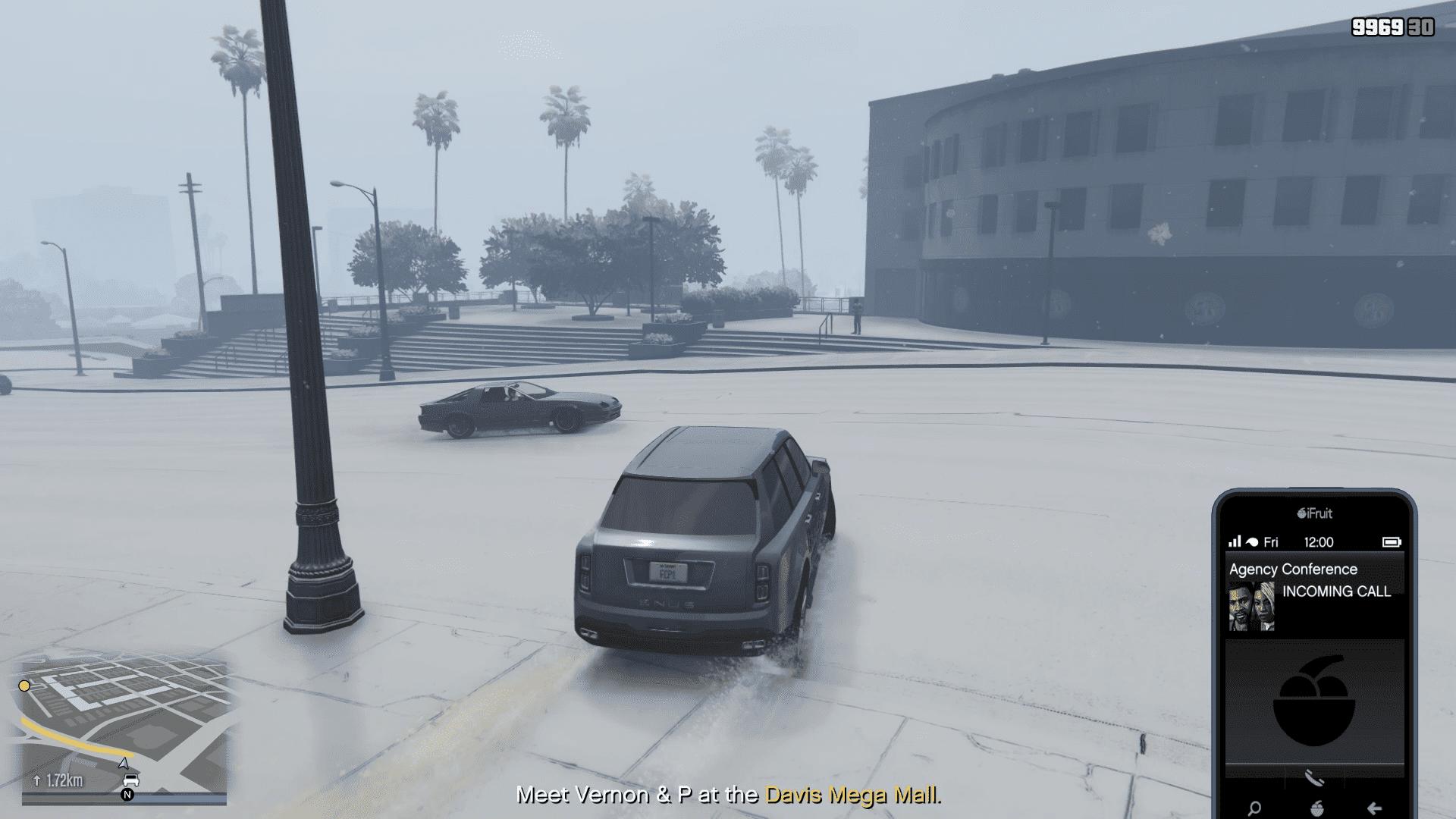Select the Agency Conference caller portrait
Screen dimensions: 1456x819
(x=1251, y=606)
